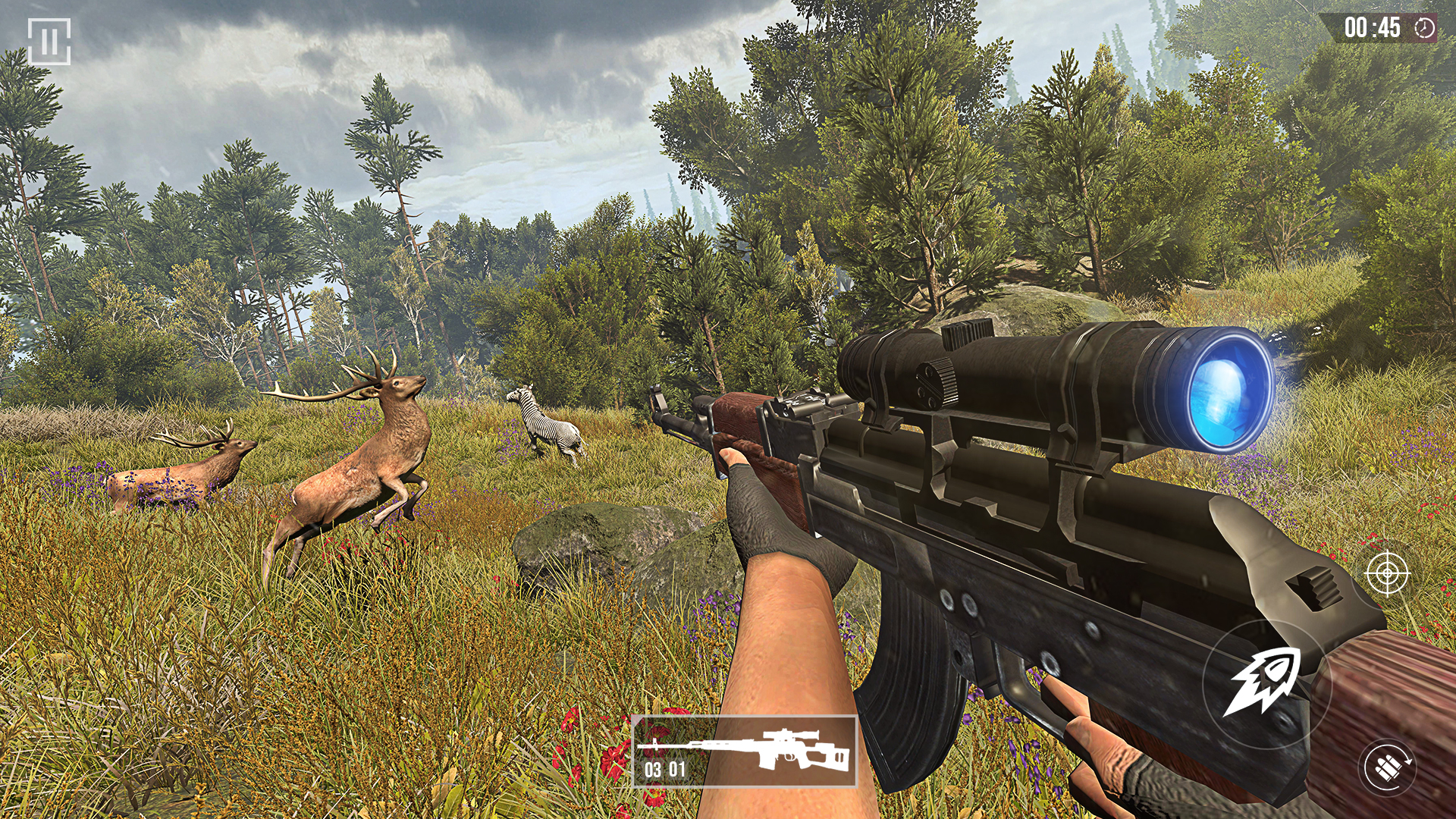Tap the crosshair aim scope button

tap(1387, 573)
